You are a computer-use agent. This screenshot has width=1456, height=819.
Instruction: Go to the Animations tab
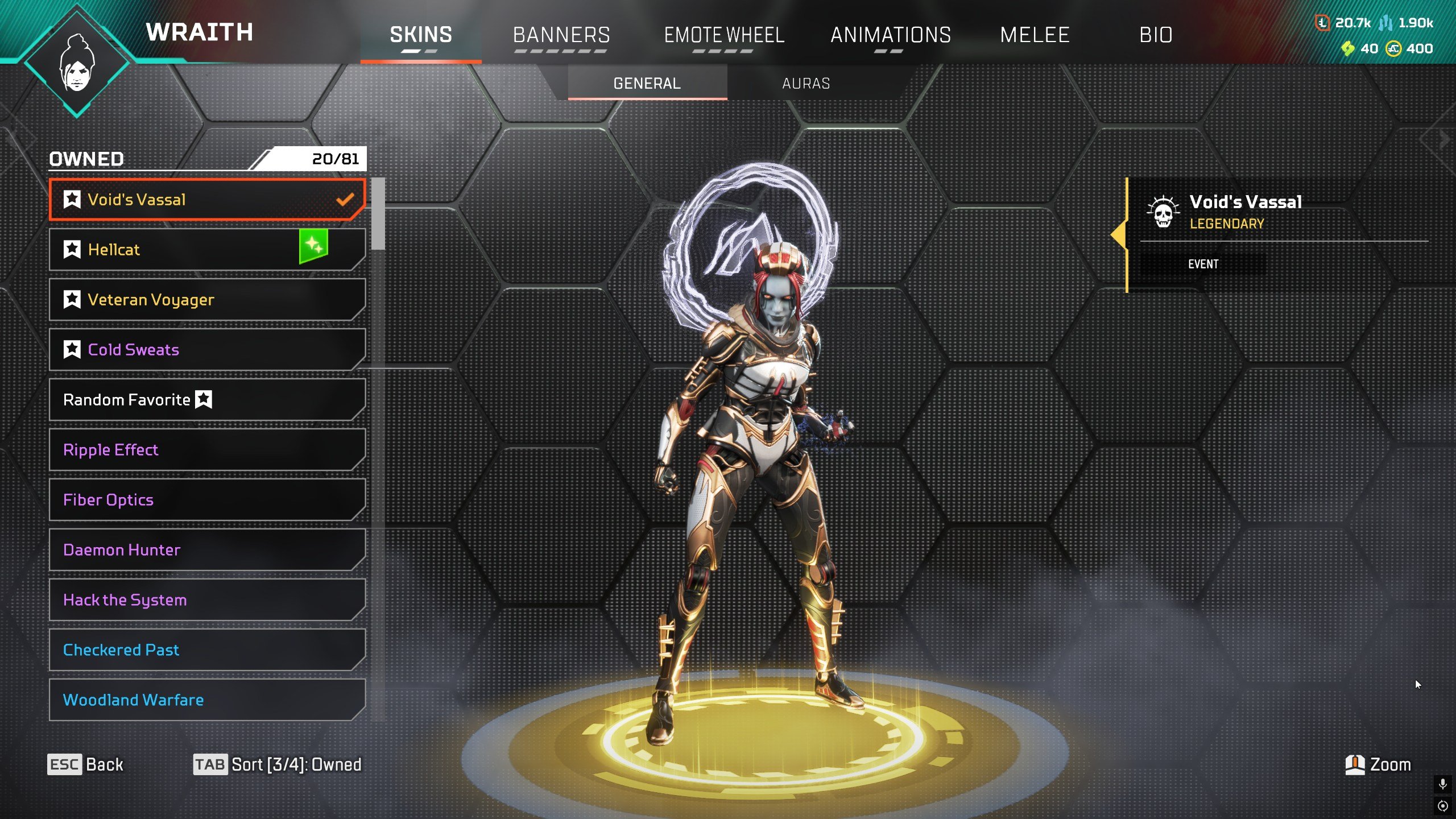click(891, 35)
